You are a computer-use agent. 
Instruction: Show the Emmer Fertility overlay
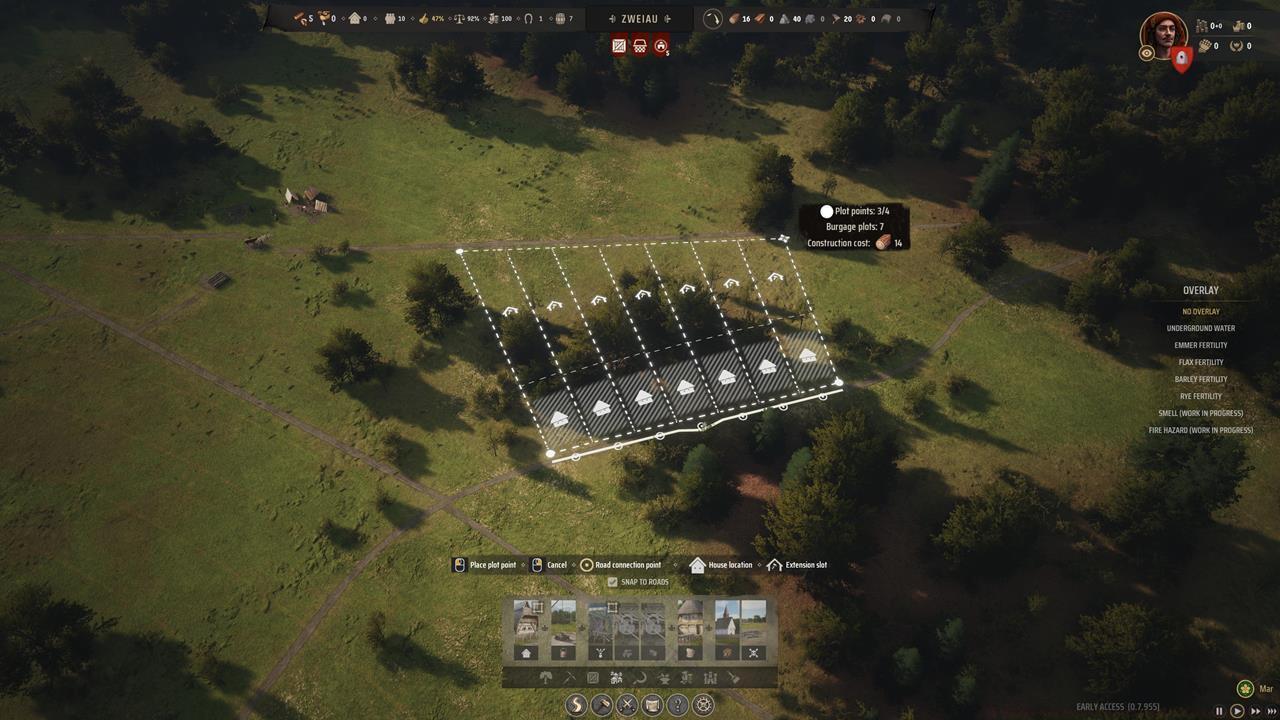(1200, 345)
